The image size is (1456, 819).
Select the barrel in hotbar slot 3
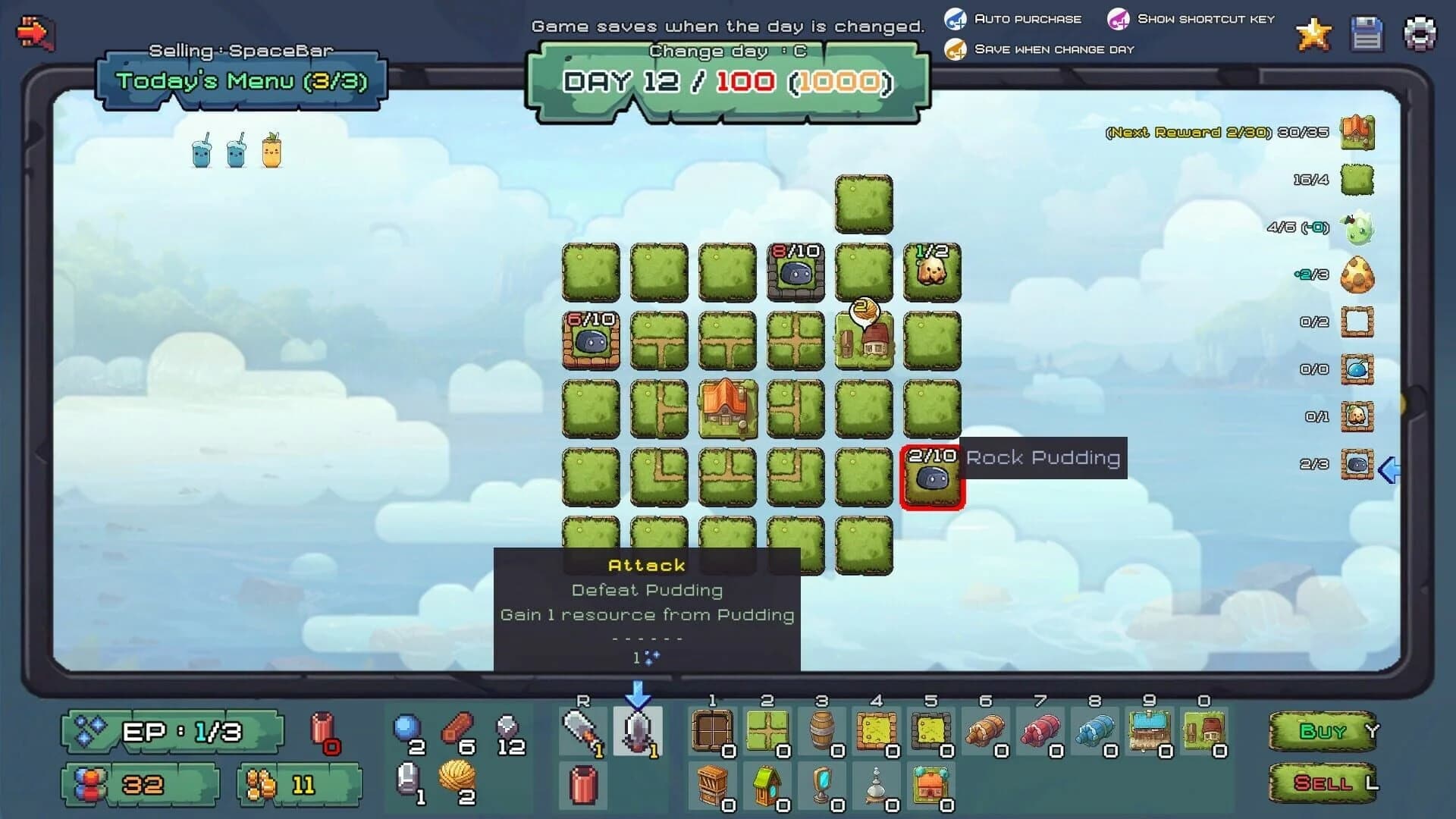pos(823,730)
